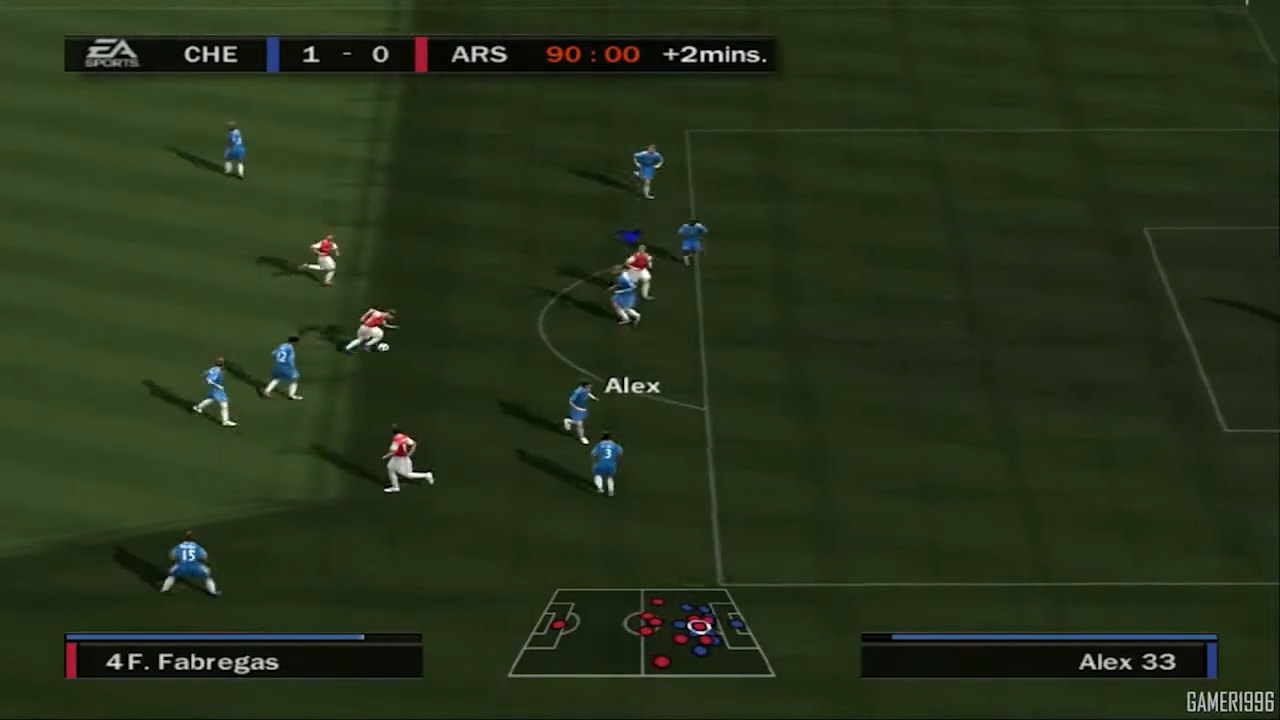Image resolution: width=1280 pixels, height=720 pixels.
Task: Select the Chelsea blue team color bar
Action: [272, 54]
